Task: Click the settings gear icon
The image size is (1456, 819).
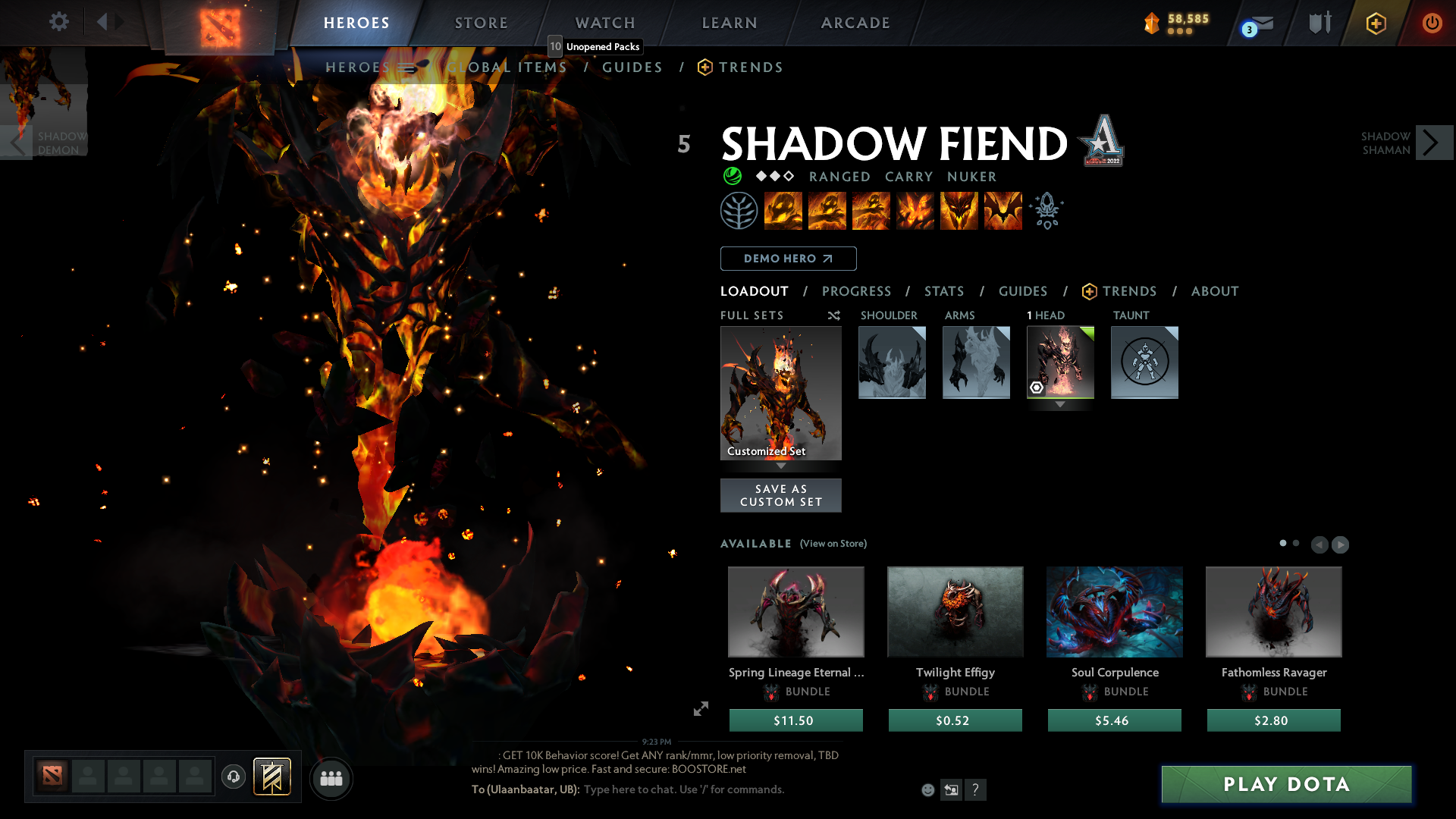Action: coord(59,22)
